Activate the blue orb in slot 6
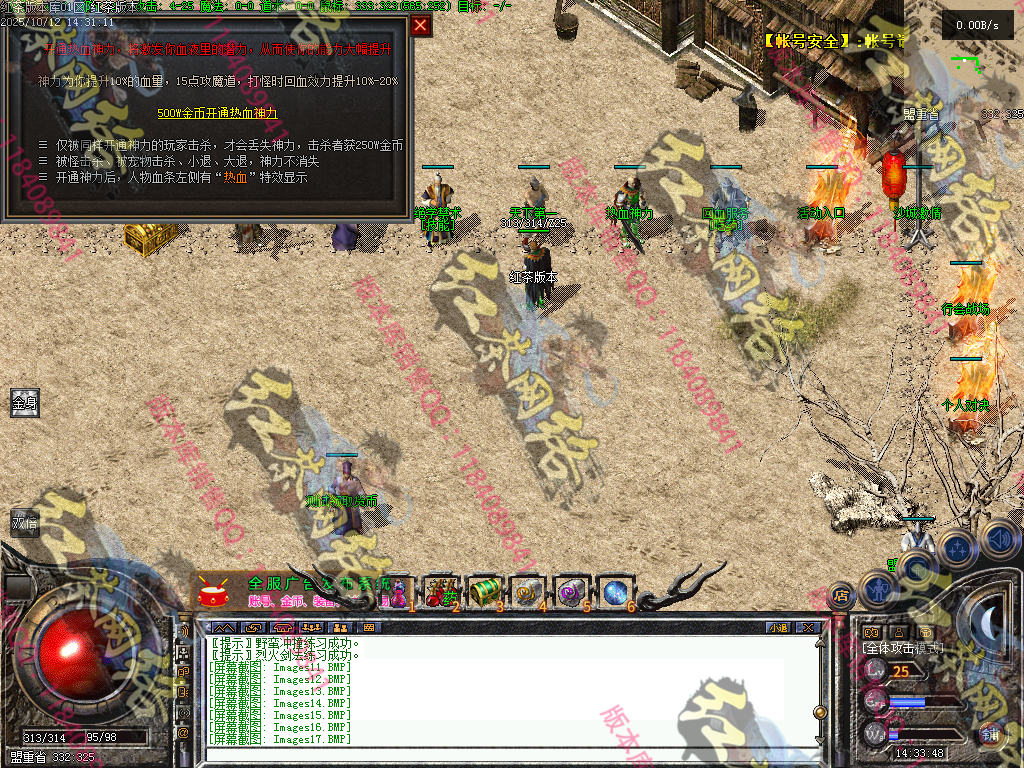This screenshot has height=768, width=1024. [614, 591]
